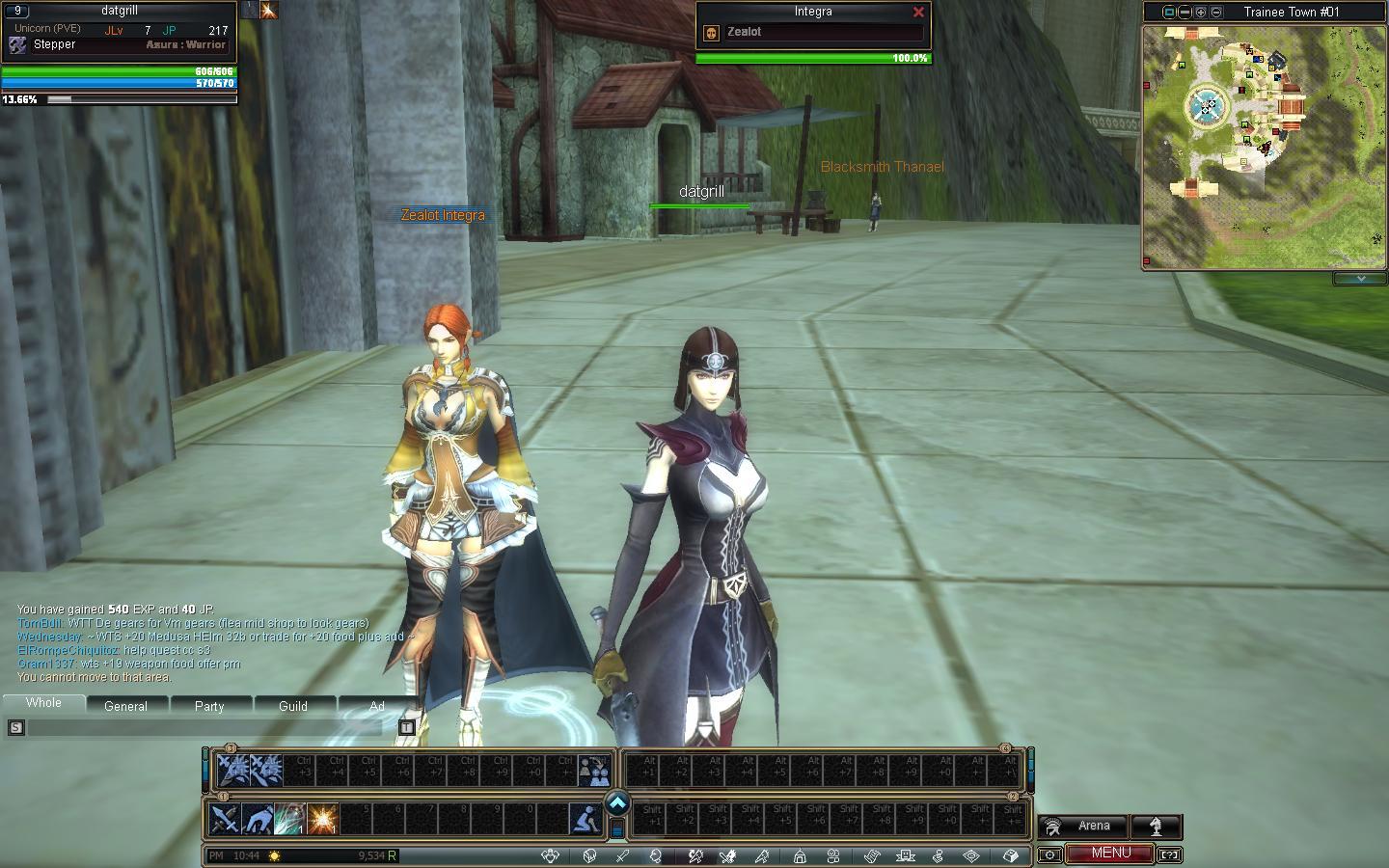
Task: Use the sitting figure rest action
Action: click(x=585, y=820)
